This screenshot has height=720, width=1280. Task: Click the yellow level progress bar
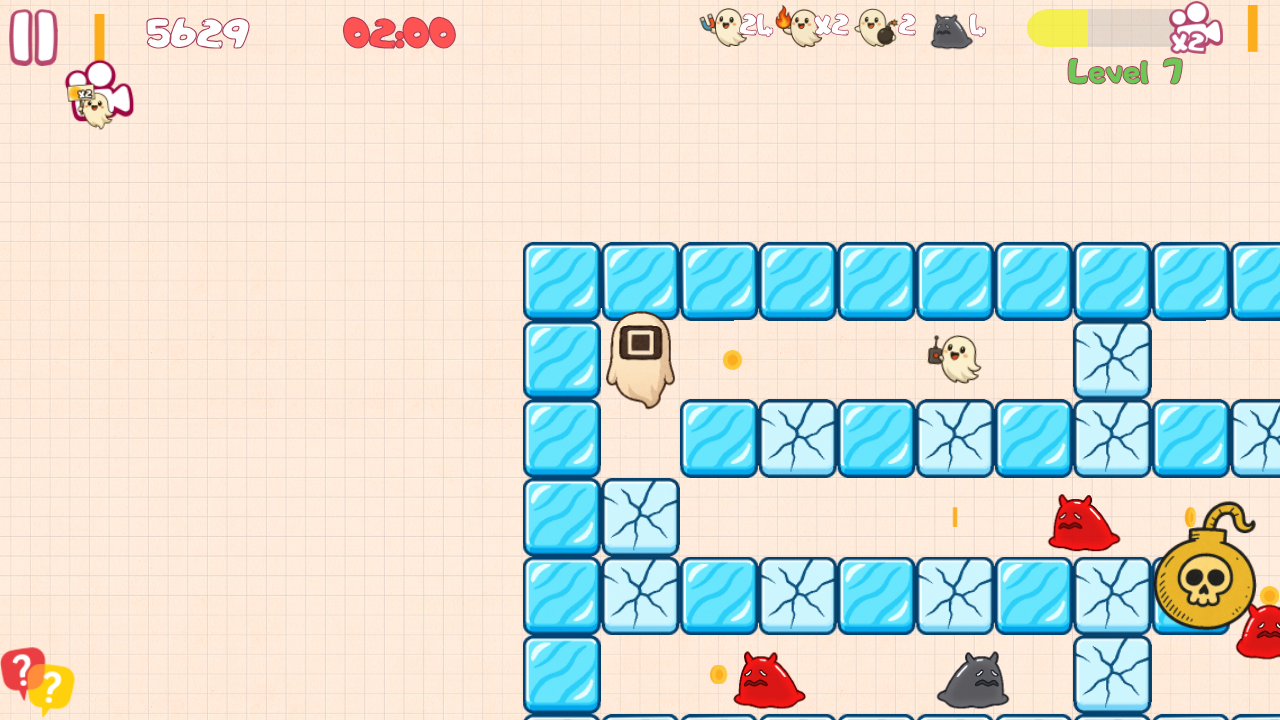click(1060, 29)
